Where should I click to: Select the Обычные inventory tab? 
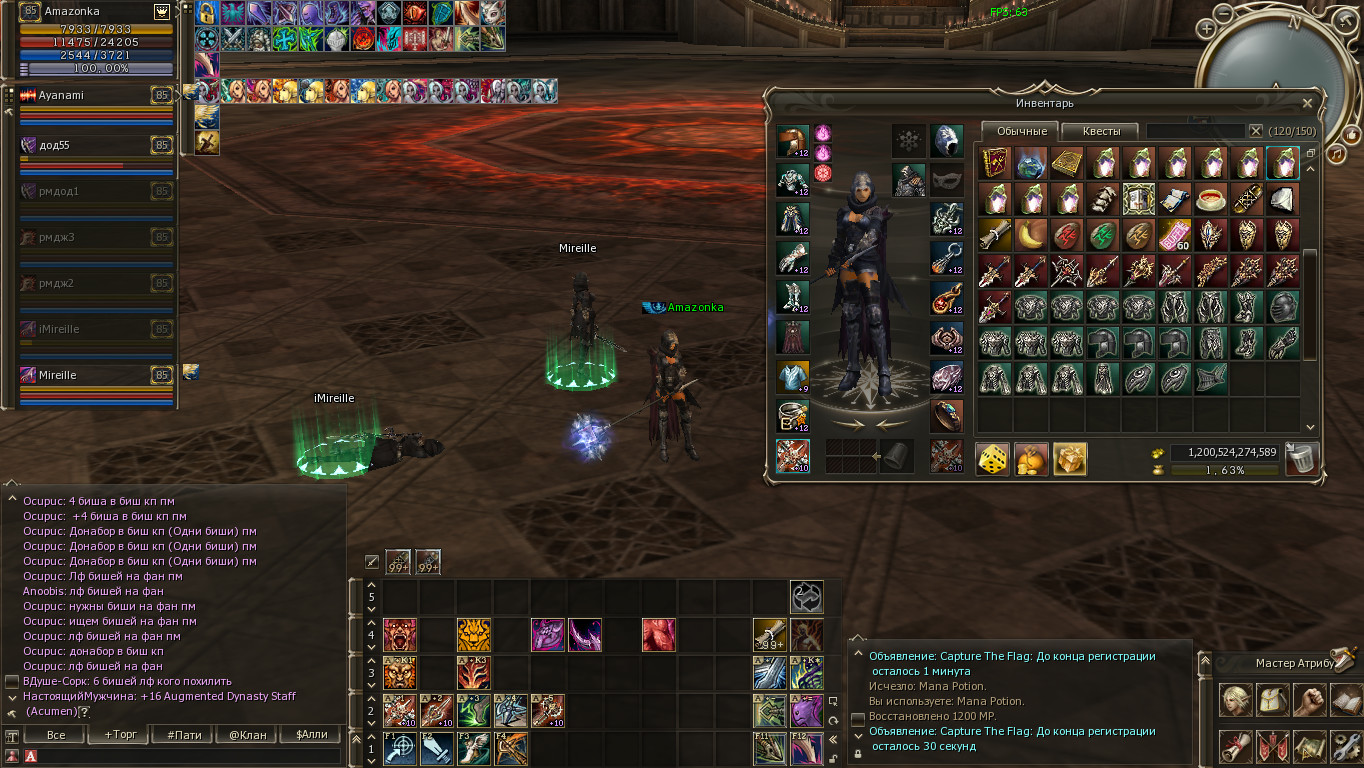(x=1021, y=131)
